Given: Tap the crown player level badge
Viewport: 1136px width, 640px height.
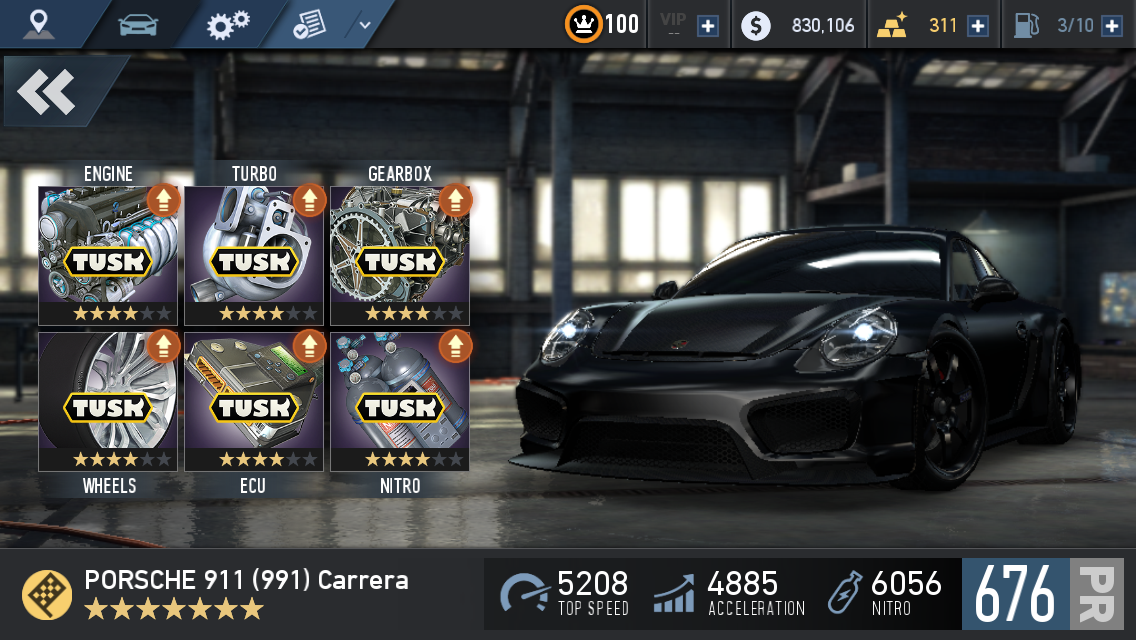Looking at the screenshot, I should coord(583,24).
